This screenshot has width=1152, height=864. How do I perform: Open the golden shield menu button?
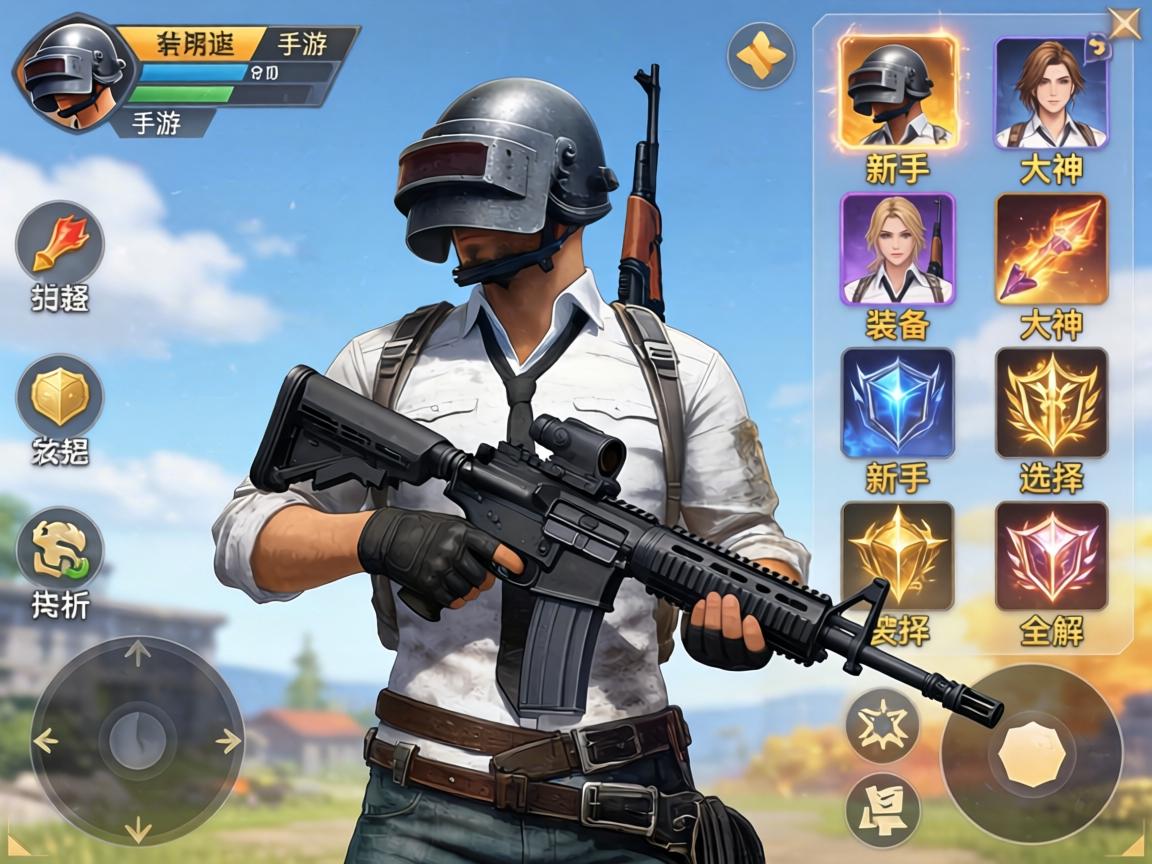[x=60, y=396]
